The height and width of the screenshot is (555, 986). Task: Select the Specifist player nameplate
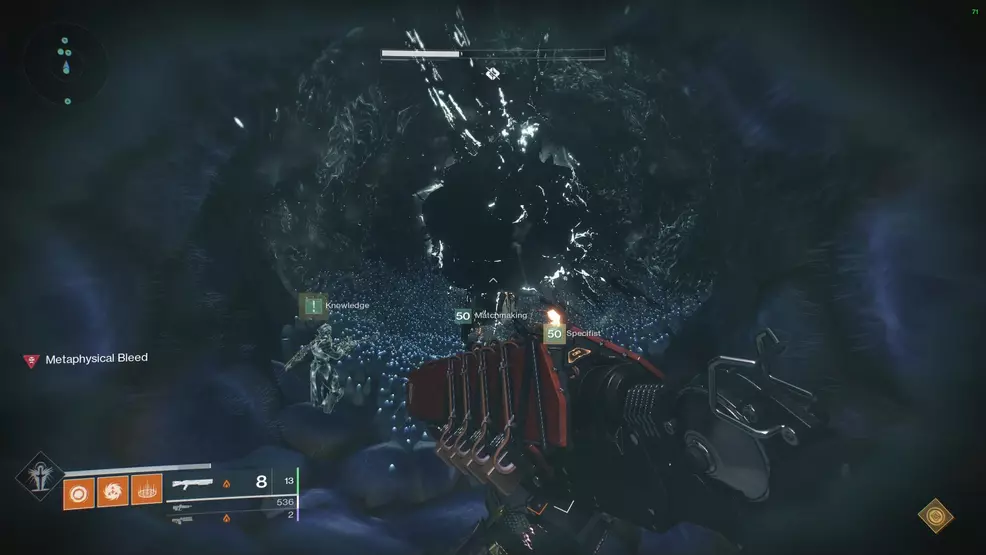(x=571, y=333)
